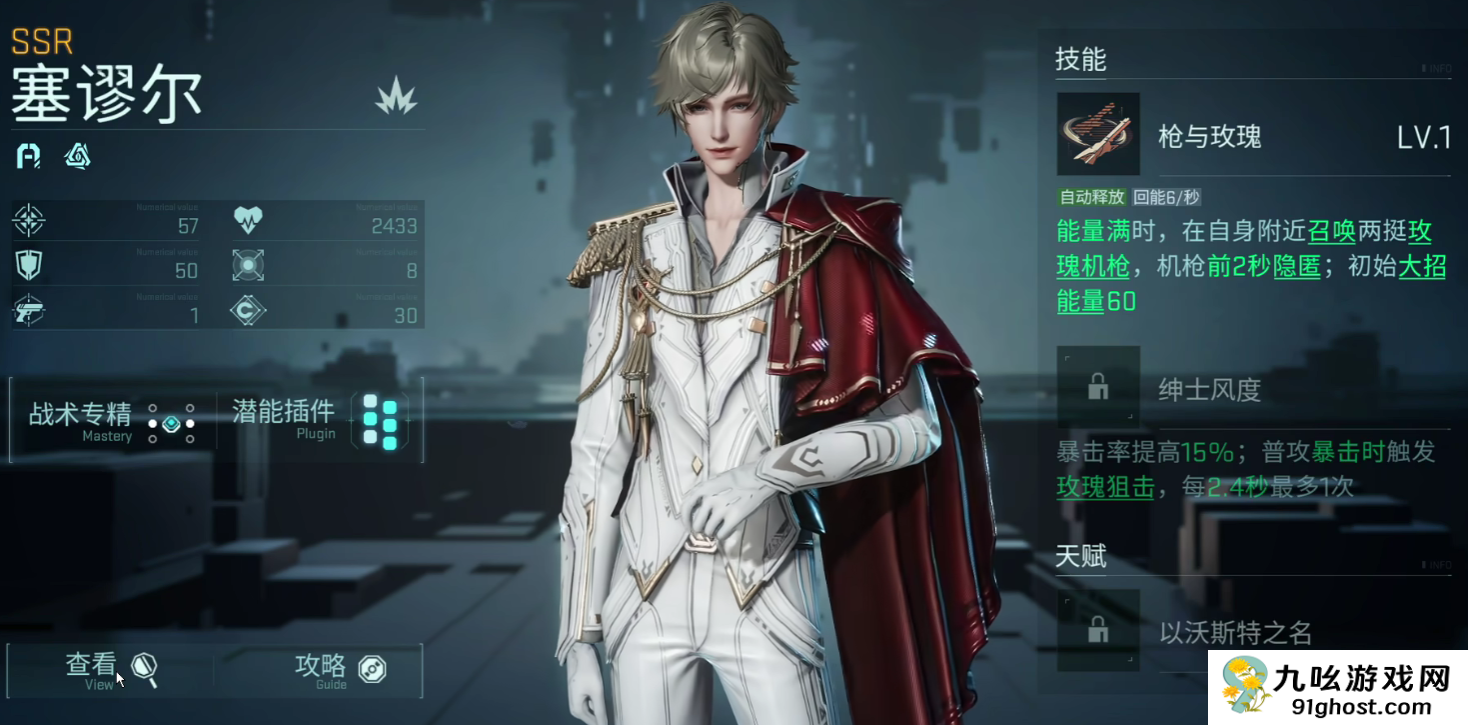Click the 查看 View button
The width and height of the screenshot is (1468, 725).
click(111, 670)
